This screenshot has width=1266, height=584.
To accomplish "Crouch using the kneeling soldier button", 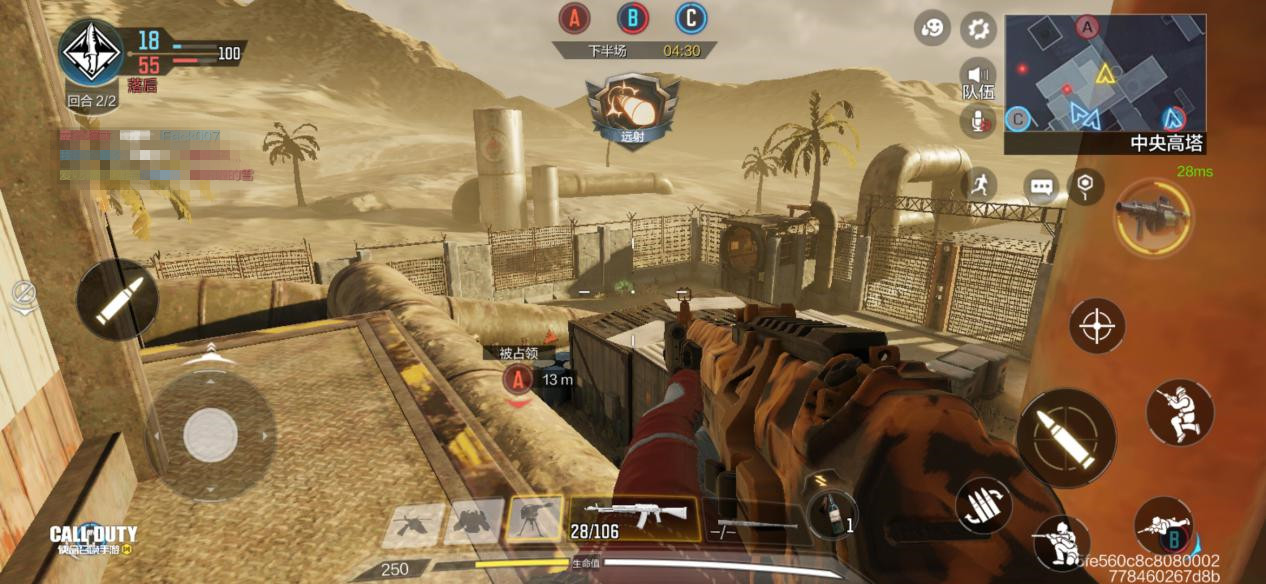I will 1060,541.
